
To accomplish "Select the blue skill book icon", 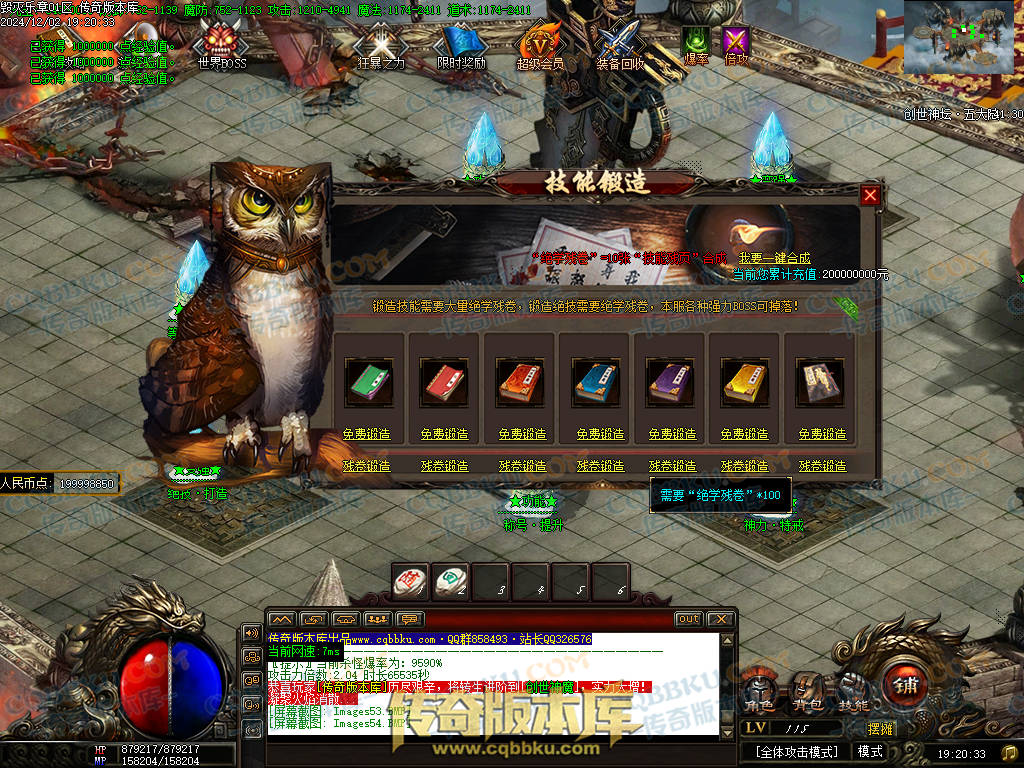I will 594,381.
